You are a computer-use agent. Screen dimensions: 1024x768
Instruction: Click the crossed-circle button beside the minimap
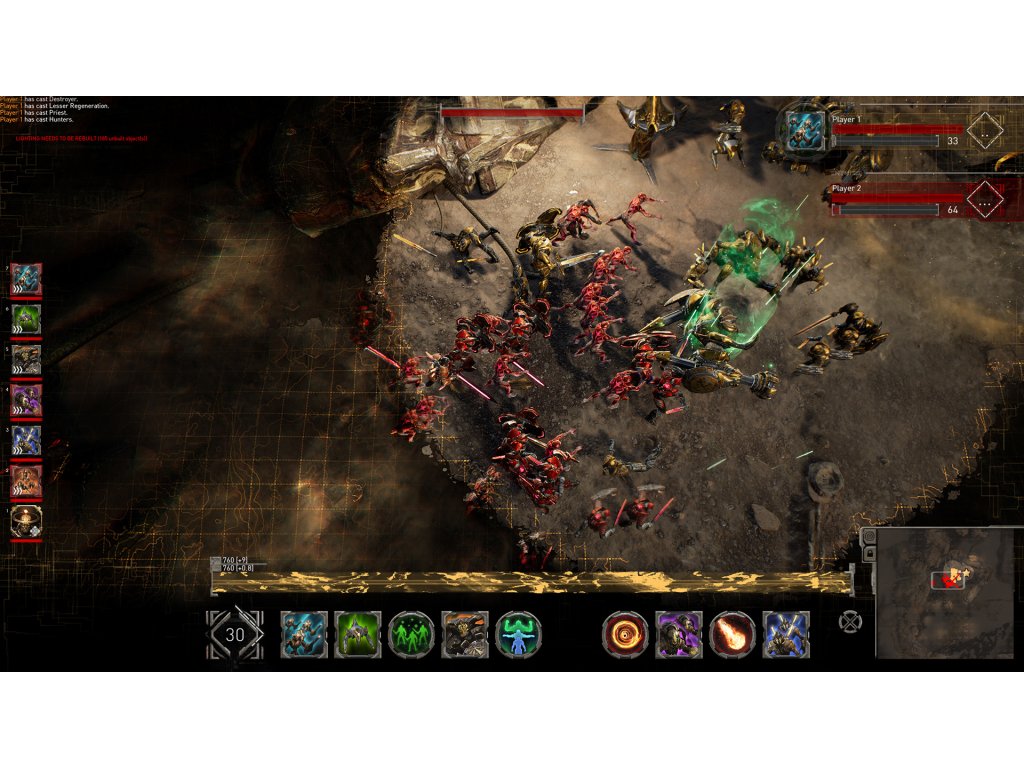point(850,621)
